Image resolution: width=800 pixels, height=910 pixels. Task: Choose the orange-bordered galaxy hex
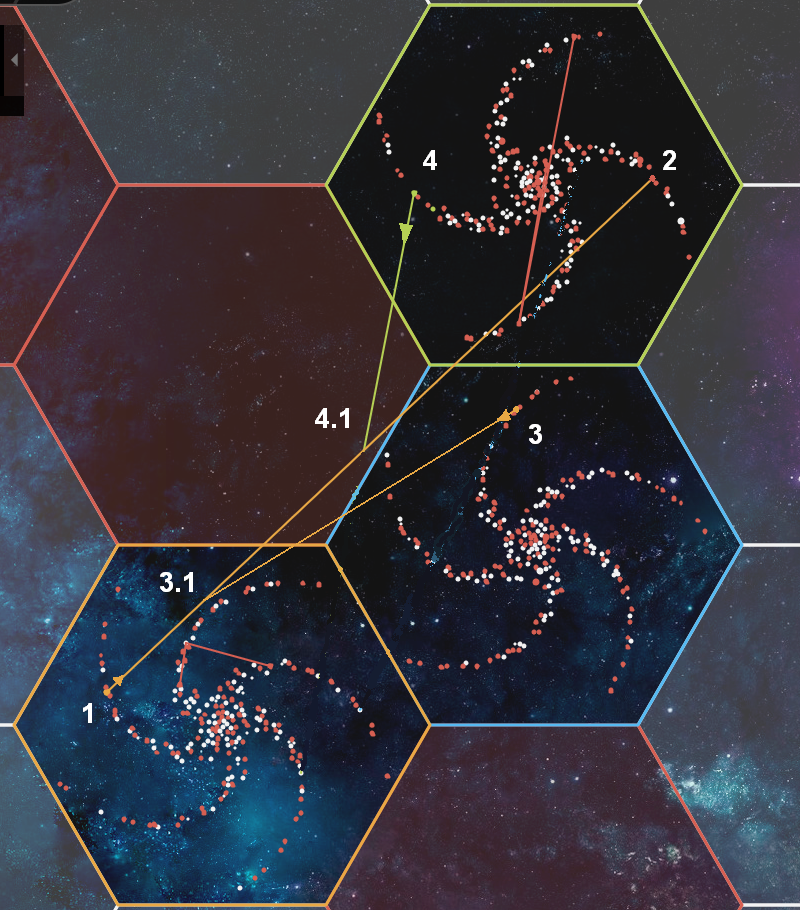(x=222, y=723)
